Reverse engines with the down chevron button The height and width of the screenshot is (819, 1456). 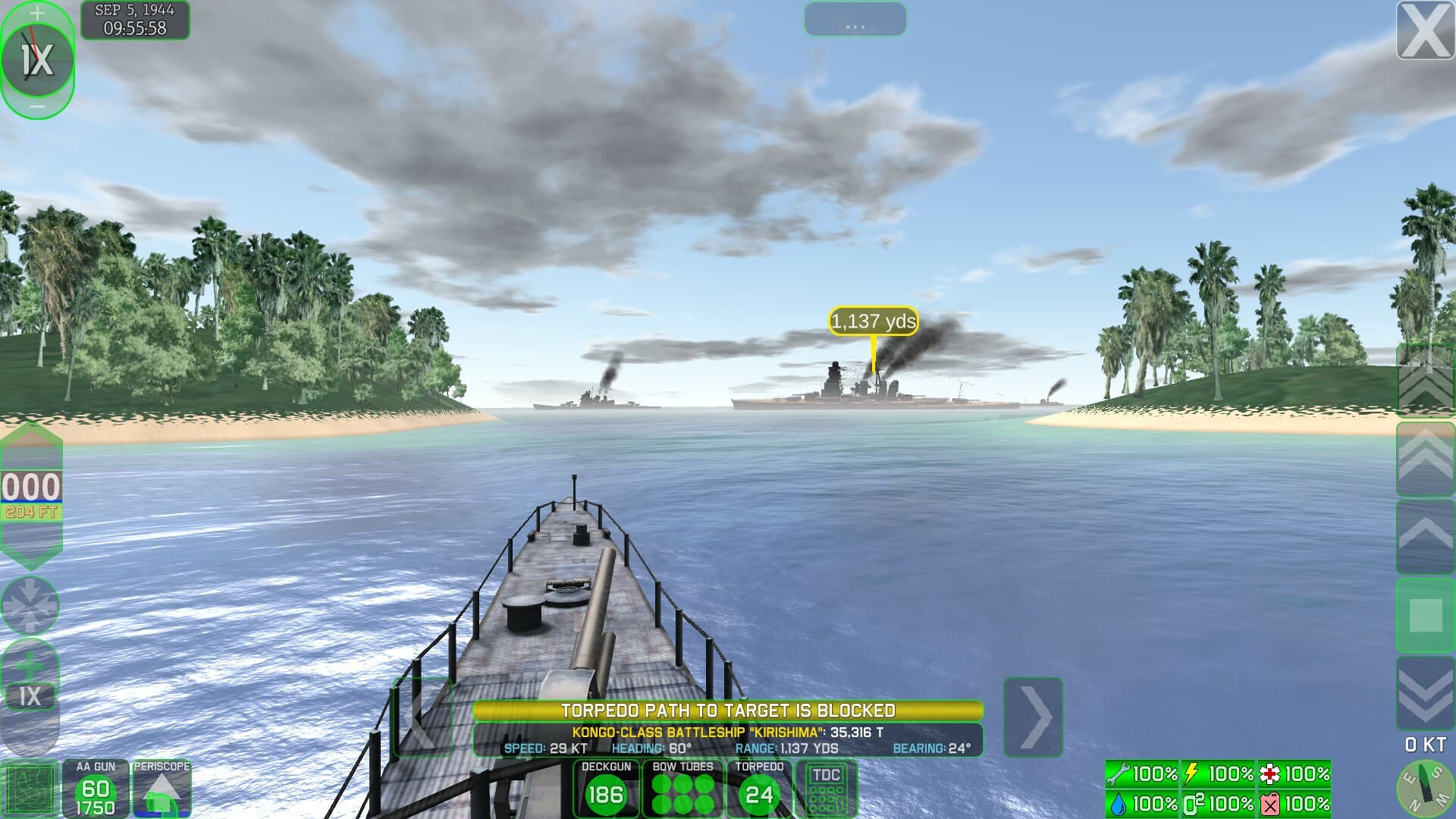point(1425,693)
